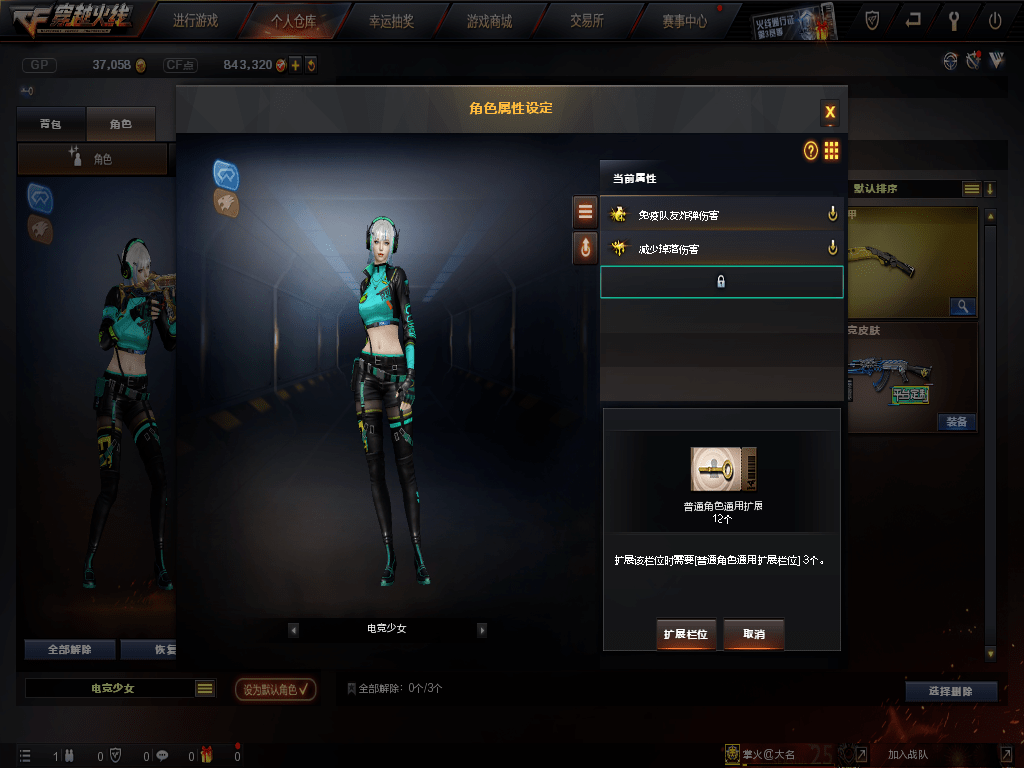Viewport: 1024px width, 768px height.
Task: Choose the 减少掉落伤害 attribute row
Action: [x=721, y=248]
